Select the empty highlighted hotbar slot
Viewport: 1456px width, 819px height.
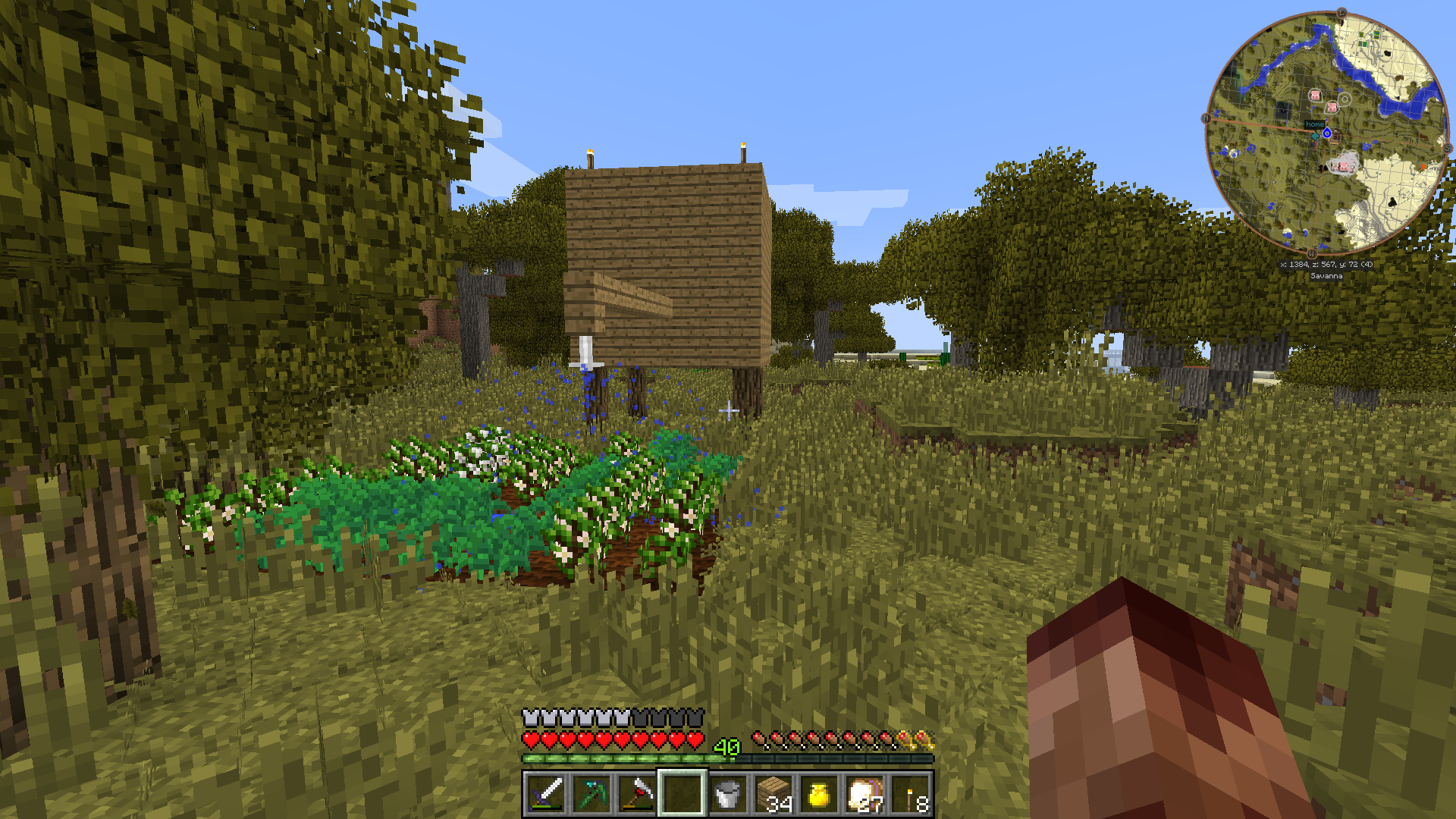click(682, 794)
